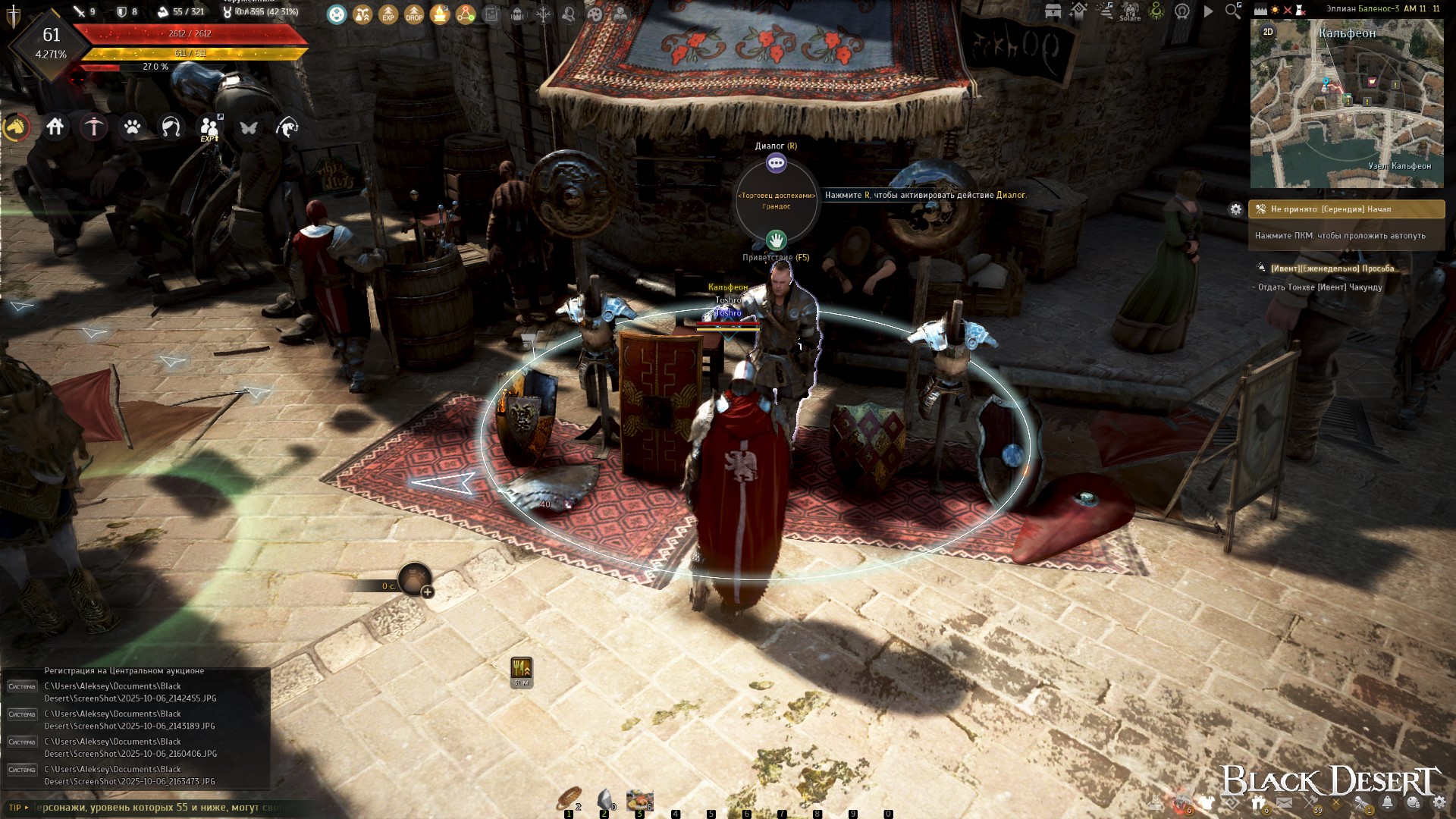1456x819 pixels.
Task: Open the mail envelope icon
Action: point(1284,803)
